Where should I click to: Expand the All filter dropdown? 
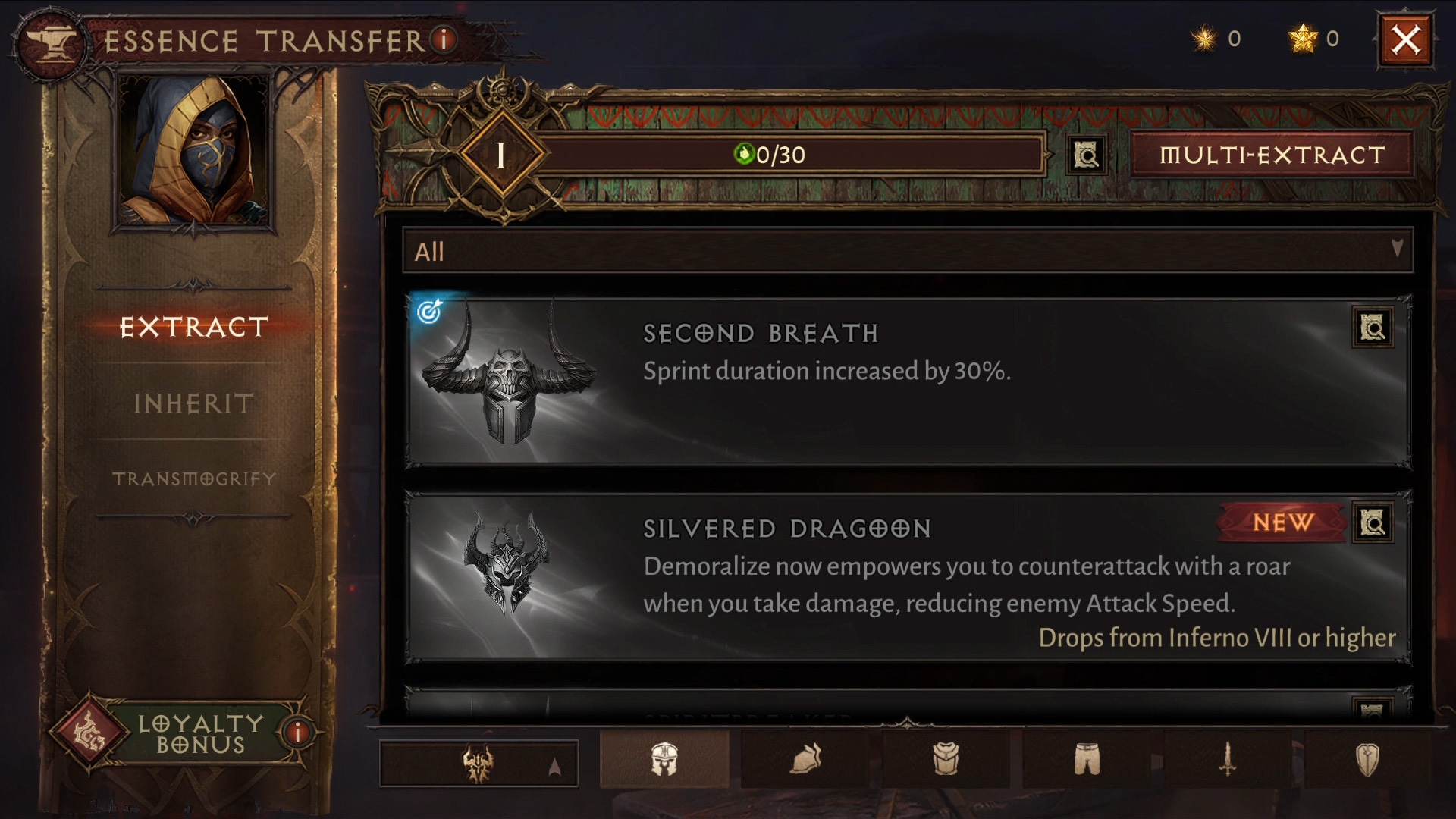(x=907, y=251)
